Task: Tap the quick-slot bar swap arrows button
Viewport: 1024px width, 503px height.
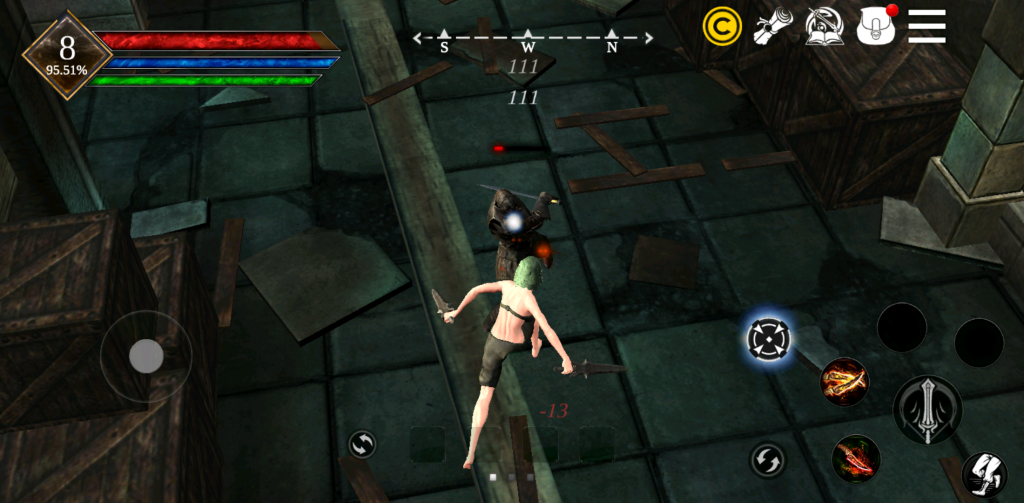Action: 362,445
